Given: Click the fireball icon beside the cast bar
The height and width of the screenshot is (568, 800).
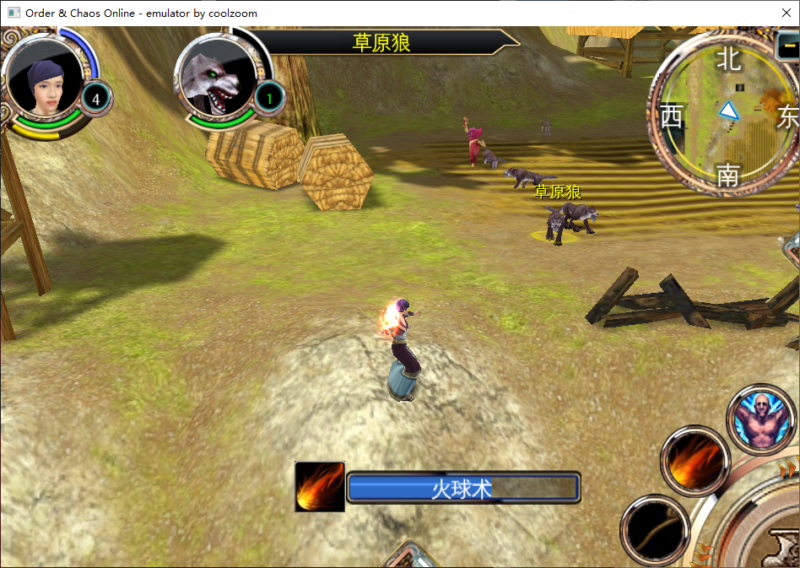Looking at the screenshot, I should point(320,487).
